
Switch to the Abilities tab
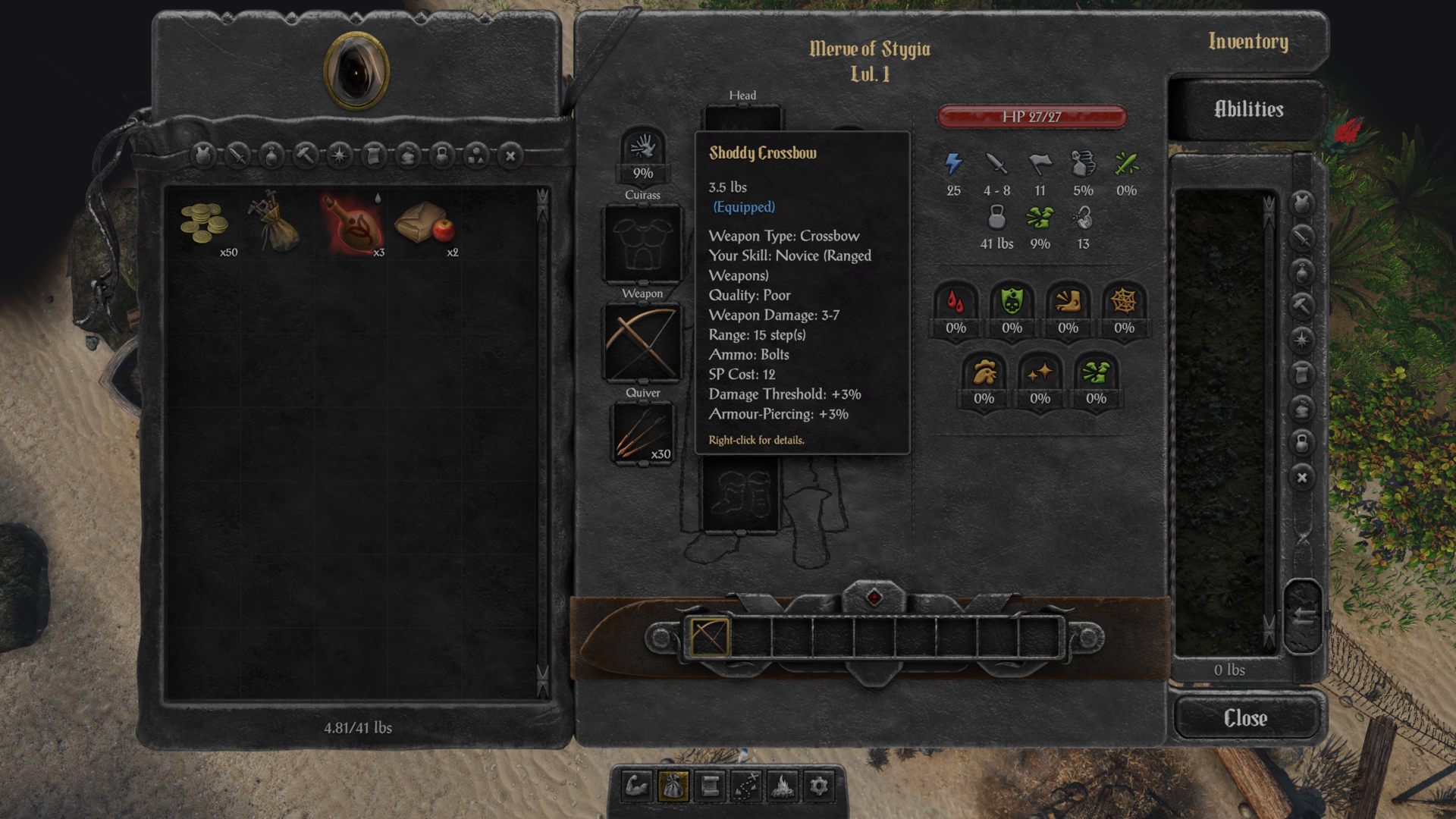click(1248, 109)
